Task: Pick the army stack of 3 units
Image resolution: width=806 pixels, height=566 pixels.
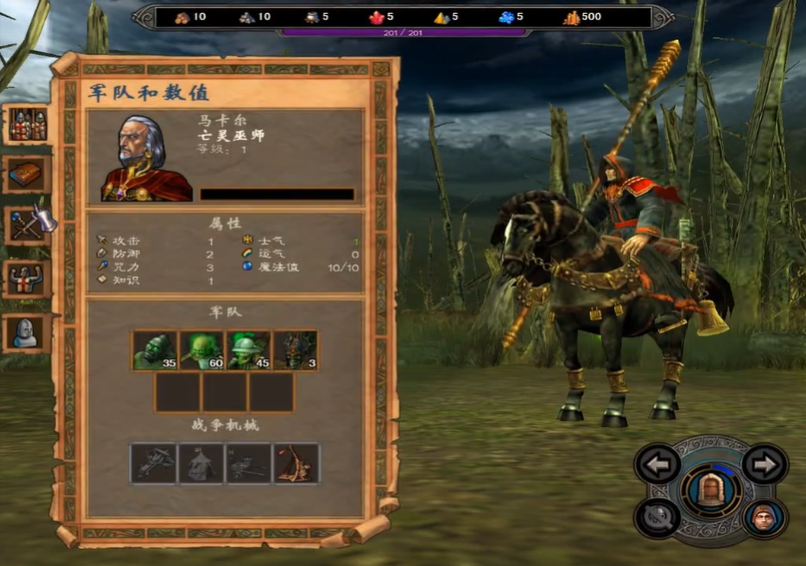Action: (x=296, y=351)
